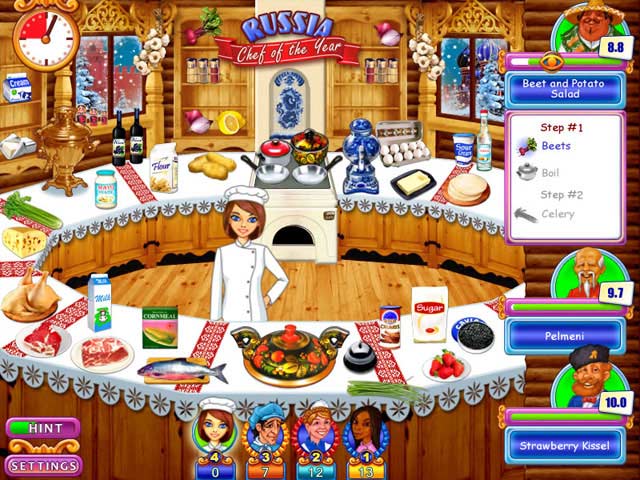Viewport: 640px width, 480px height.
Task: Select the Beet and Potato Salad order
Action: pyautogui.click(x=565, y=89)
